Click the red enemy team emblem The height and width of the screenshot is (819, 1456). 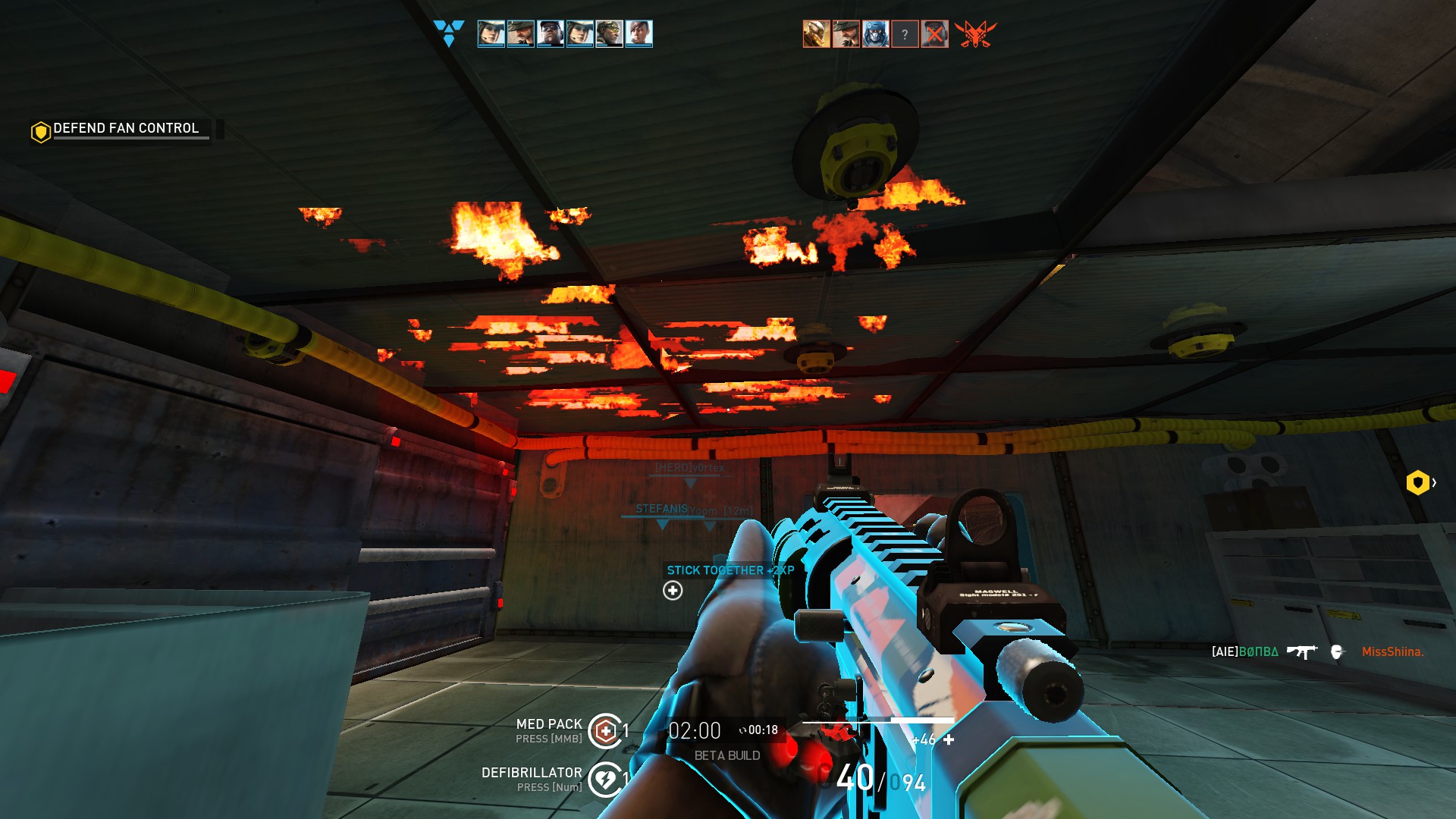click(975, 34)
